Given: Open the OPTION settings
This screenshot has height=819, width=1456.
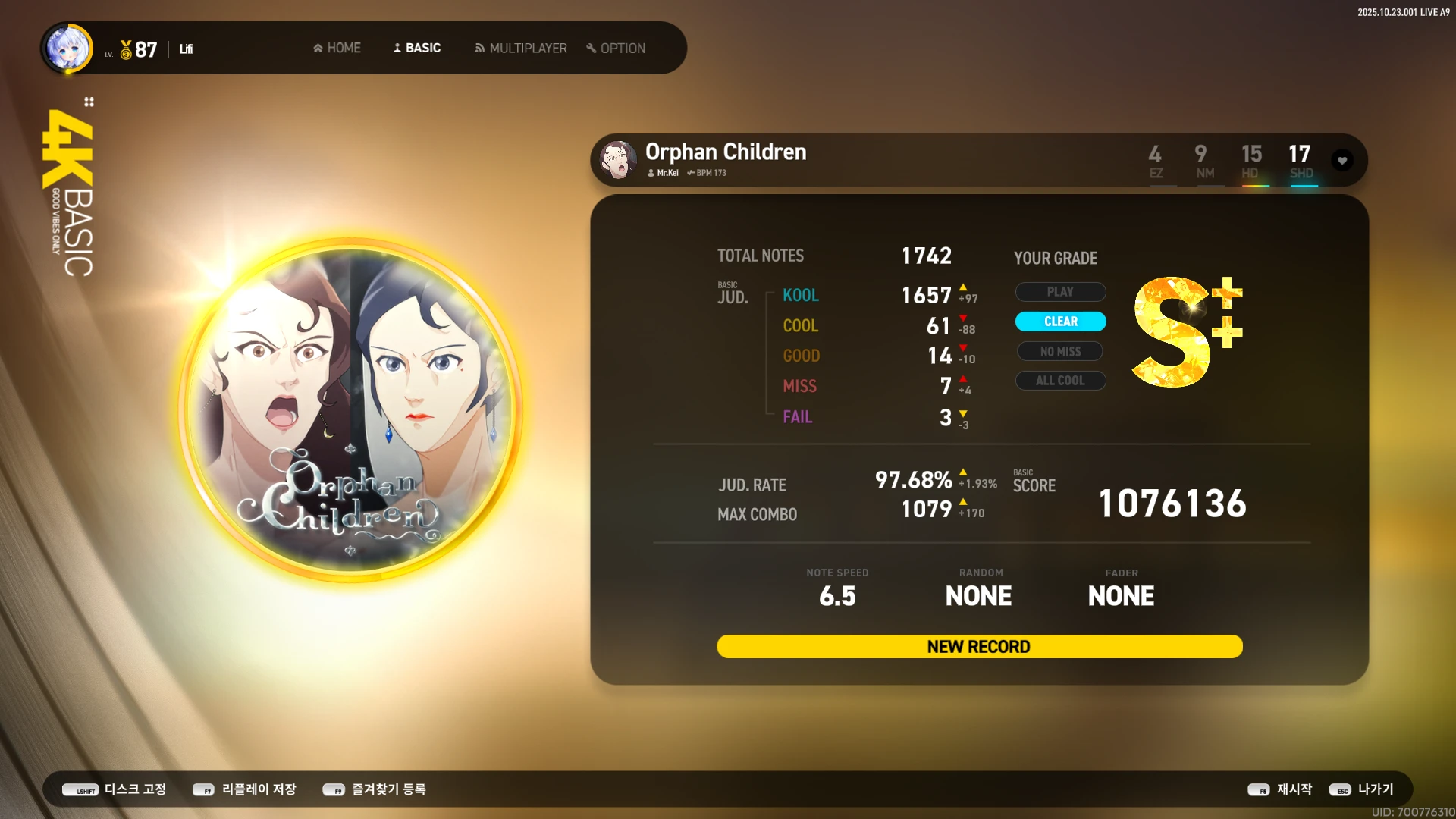Looking at the screenshot, I should tap(616, 48).
